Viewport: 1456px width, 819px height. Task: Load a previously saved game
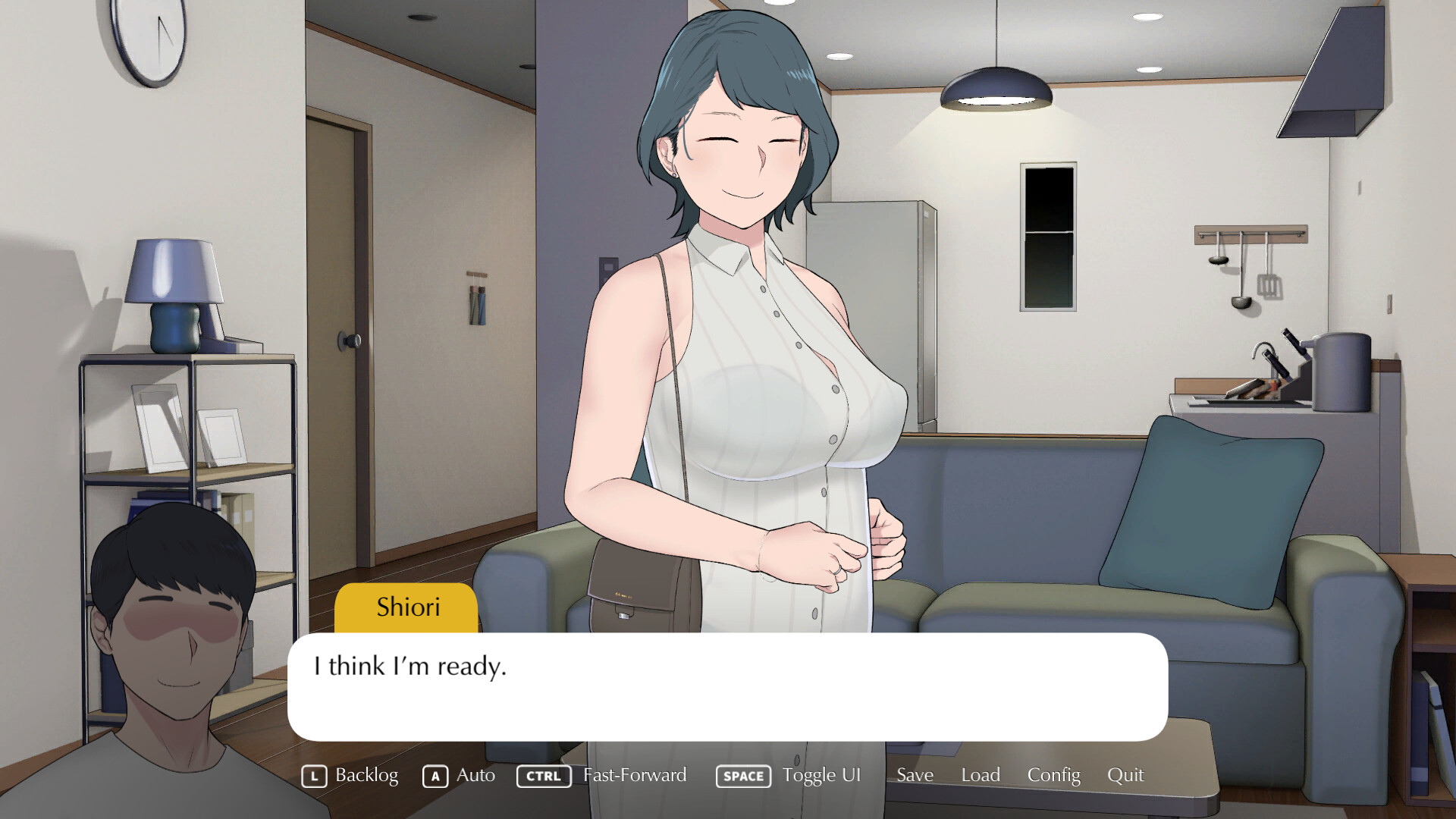click(981, 775)
